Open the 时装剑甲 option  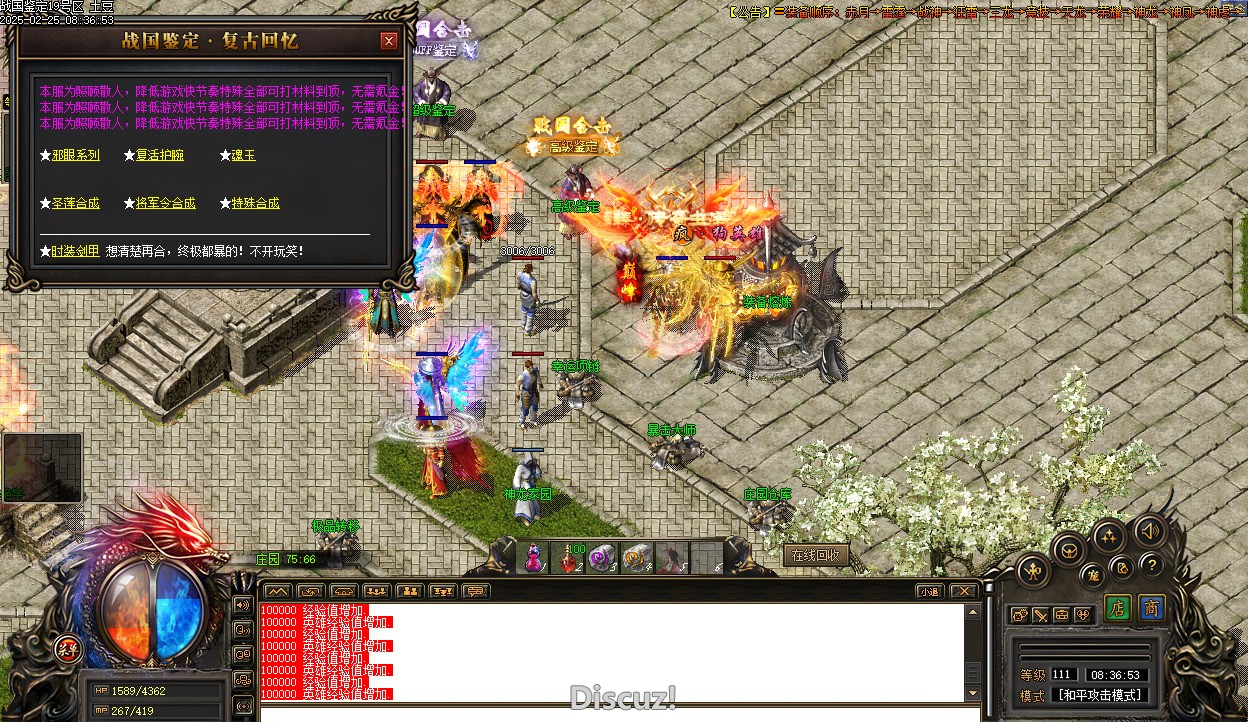[x=76, y=251]
